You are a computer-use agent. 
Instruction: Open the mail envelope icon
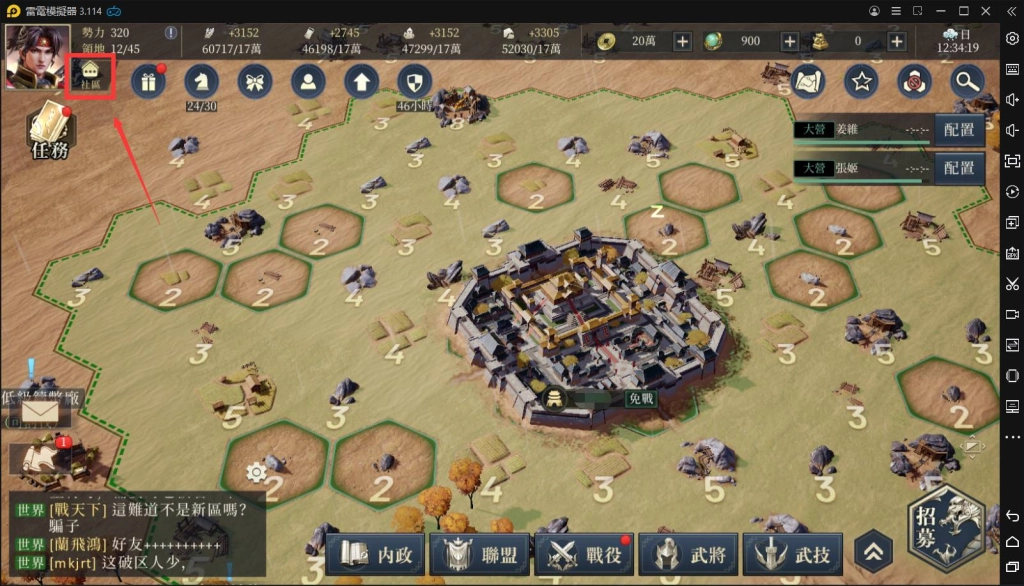tap(39, 409)
